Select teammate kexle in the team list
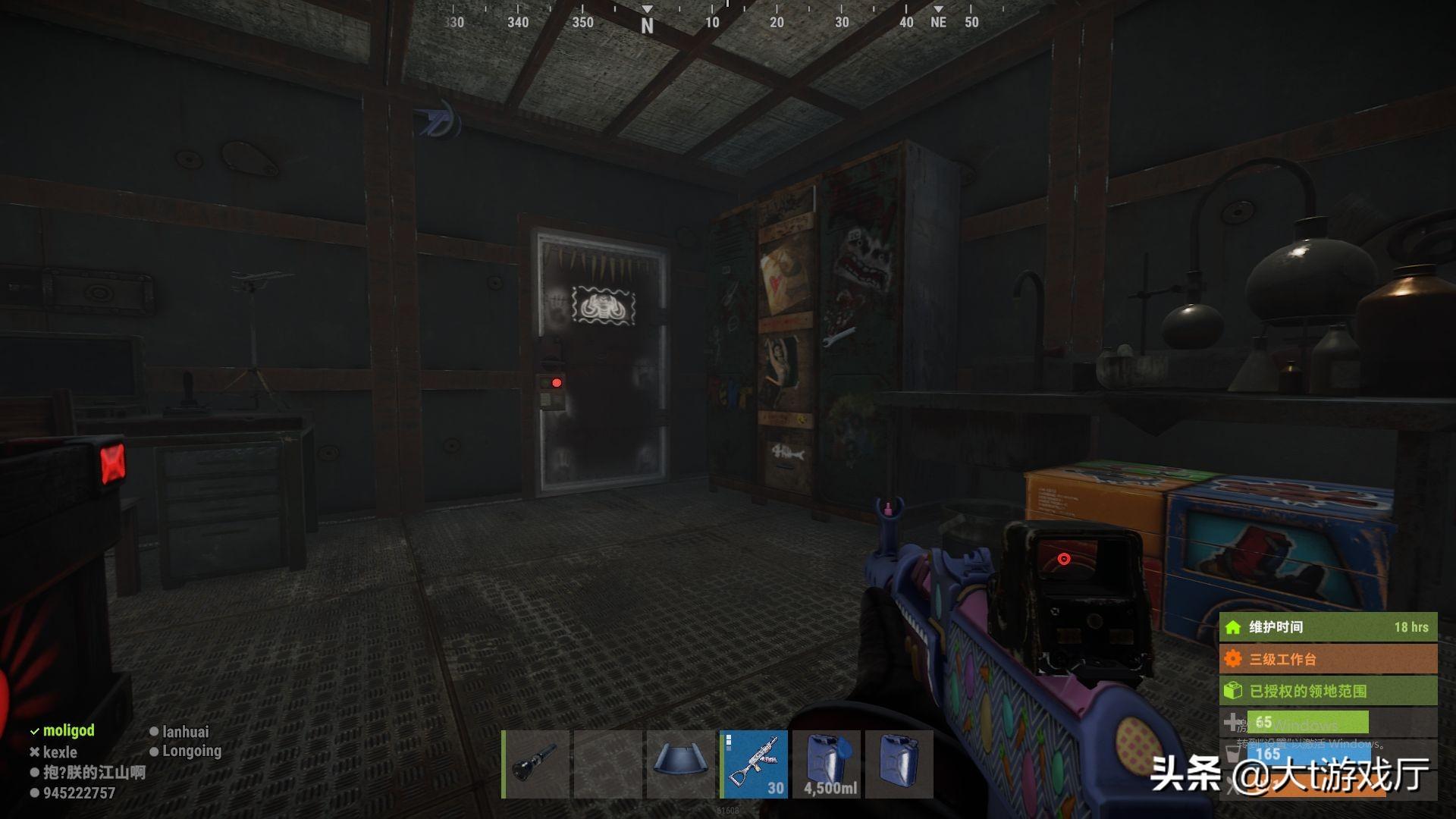 tap(60, 752)
